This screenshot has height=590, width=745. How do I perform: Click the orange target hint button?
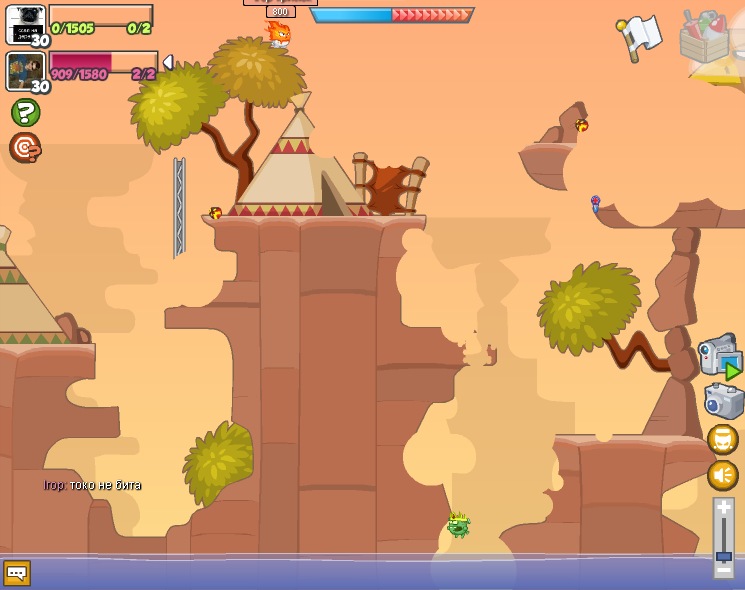[25, 148]
